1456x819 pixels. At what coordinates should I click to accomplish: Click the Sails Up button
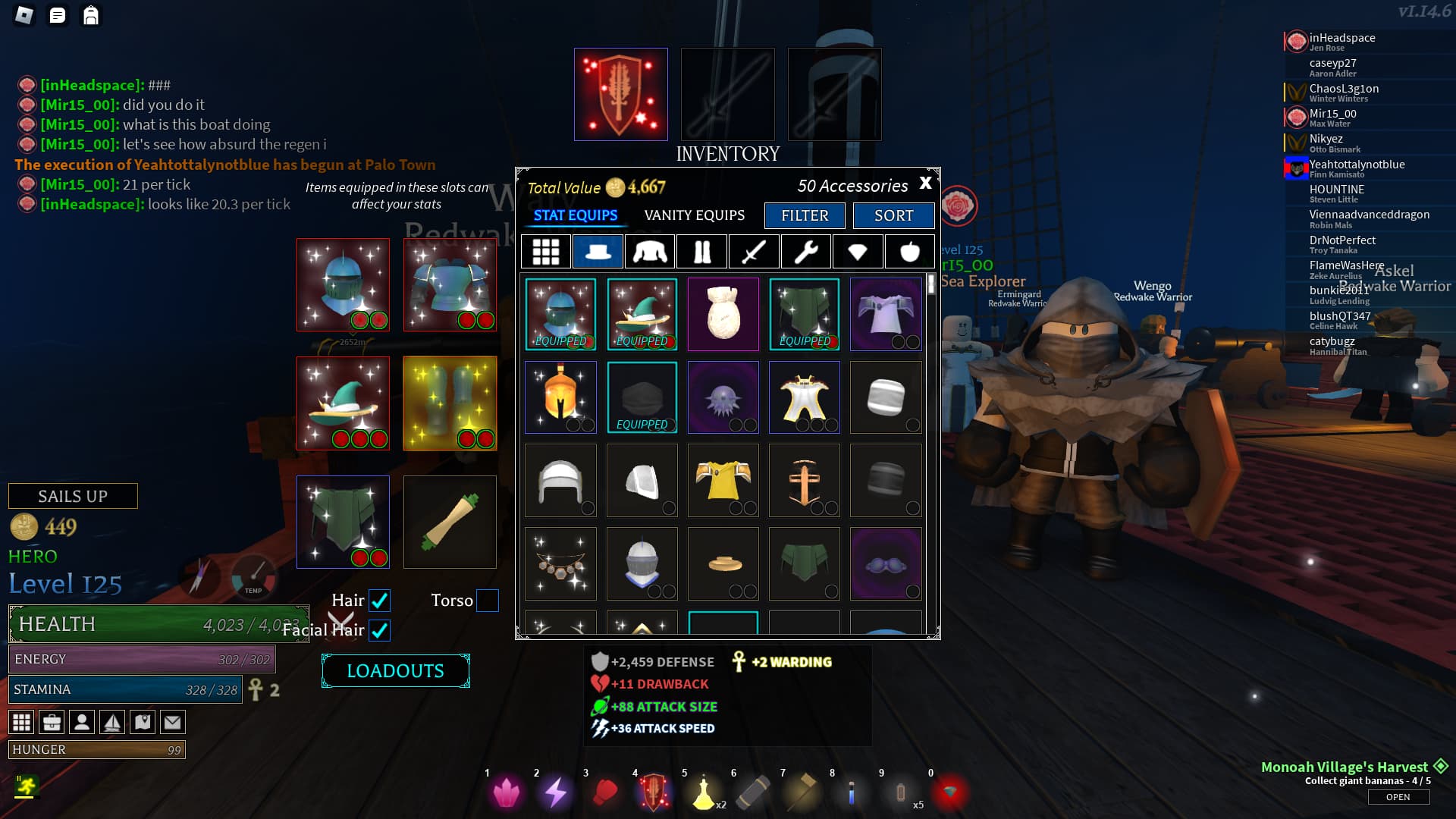click(73, 496)
